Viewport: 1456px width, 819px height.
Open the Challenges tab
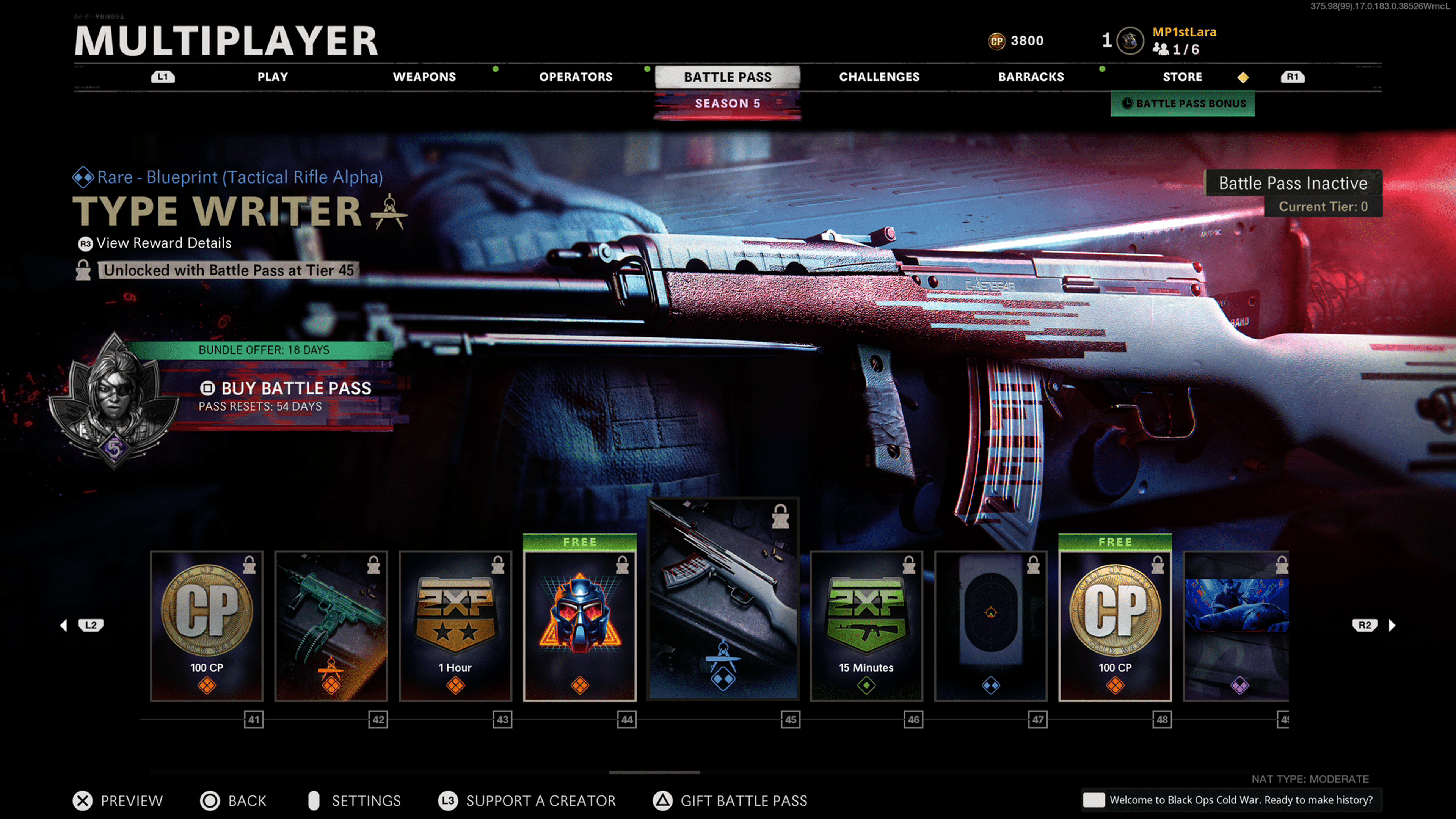[879, 77]
